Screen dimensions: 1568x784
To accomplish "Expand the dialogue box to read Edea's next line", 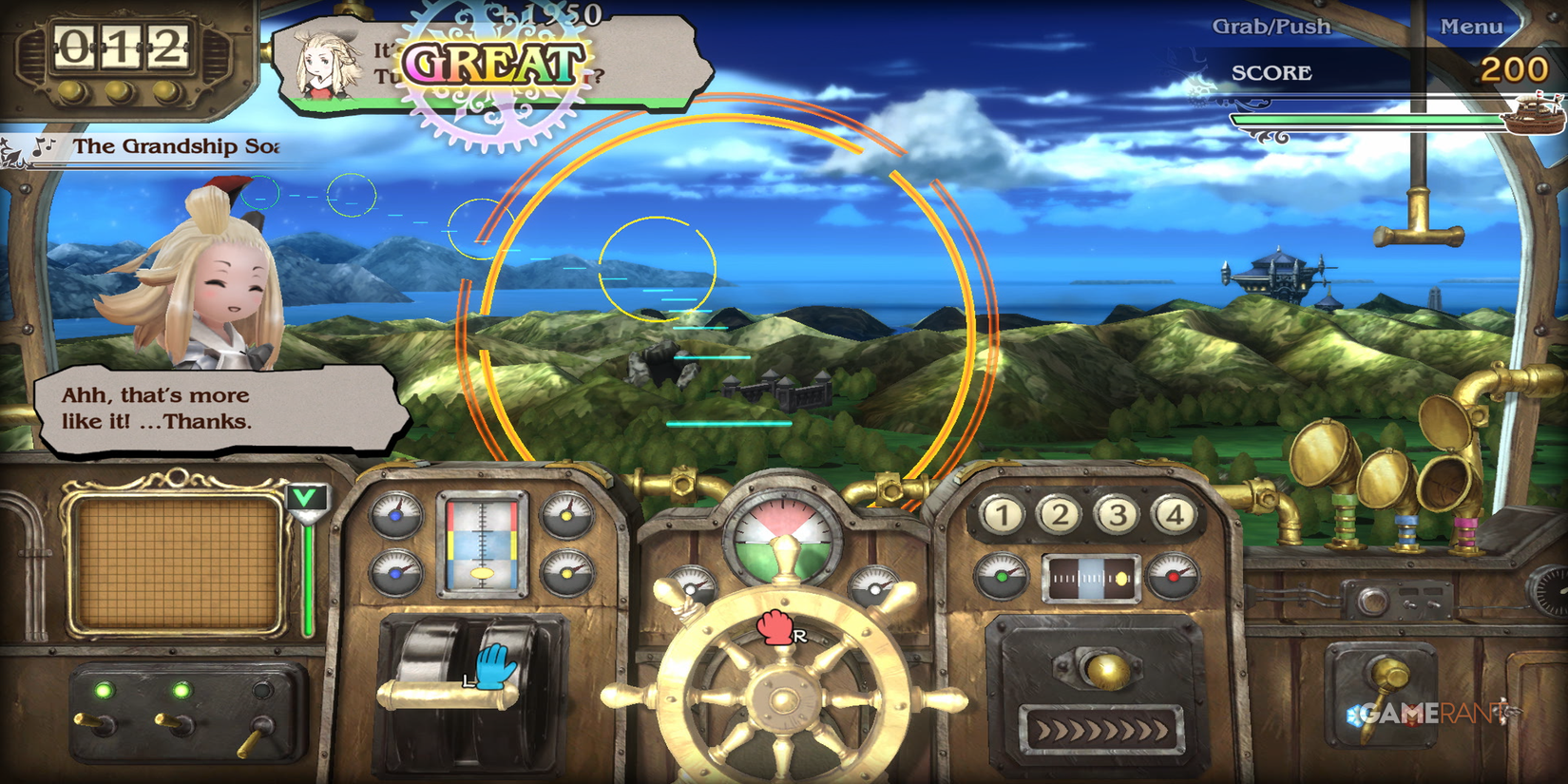I will coord(219,409).
